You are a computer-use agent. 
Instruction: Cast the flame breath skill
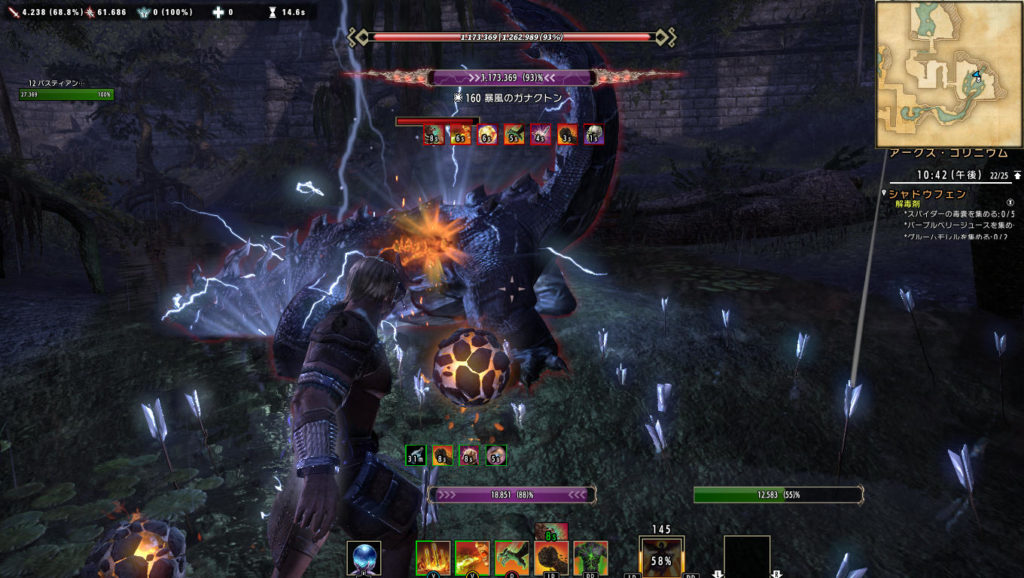coord(472,557)
